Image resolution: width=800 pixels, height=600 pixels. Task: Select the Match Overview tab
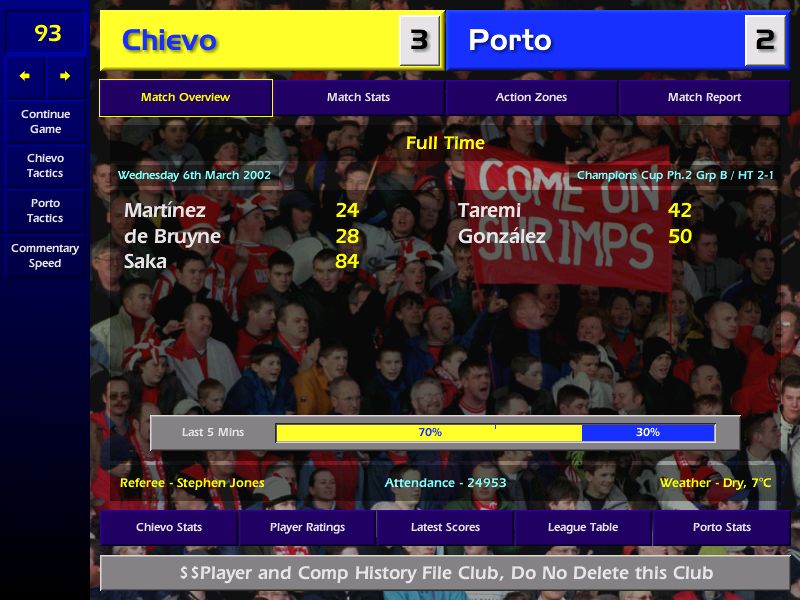185,98
